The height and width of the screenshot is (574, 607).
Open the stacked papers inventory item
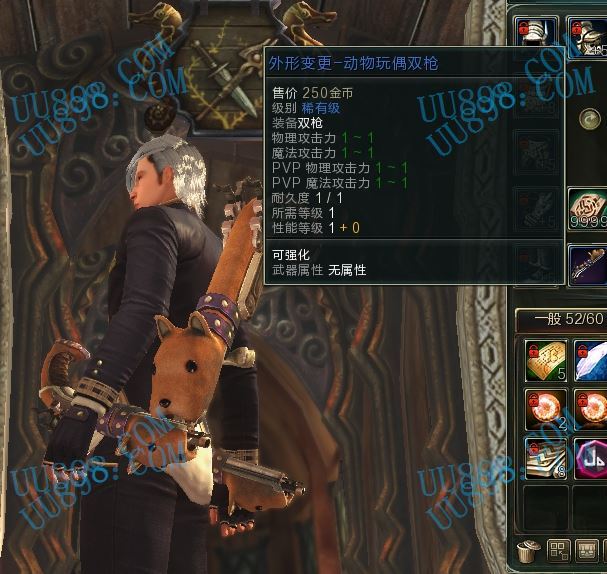[546, 457]
